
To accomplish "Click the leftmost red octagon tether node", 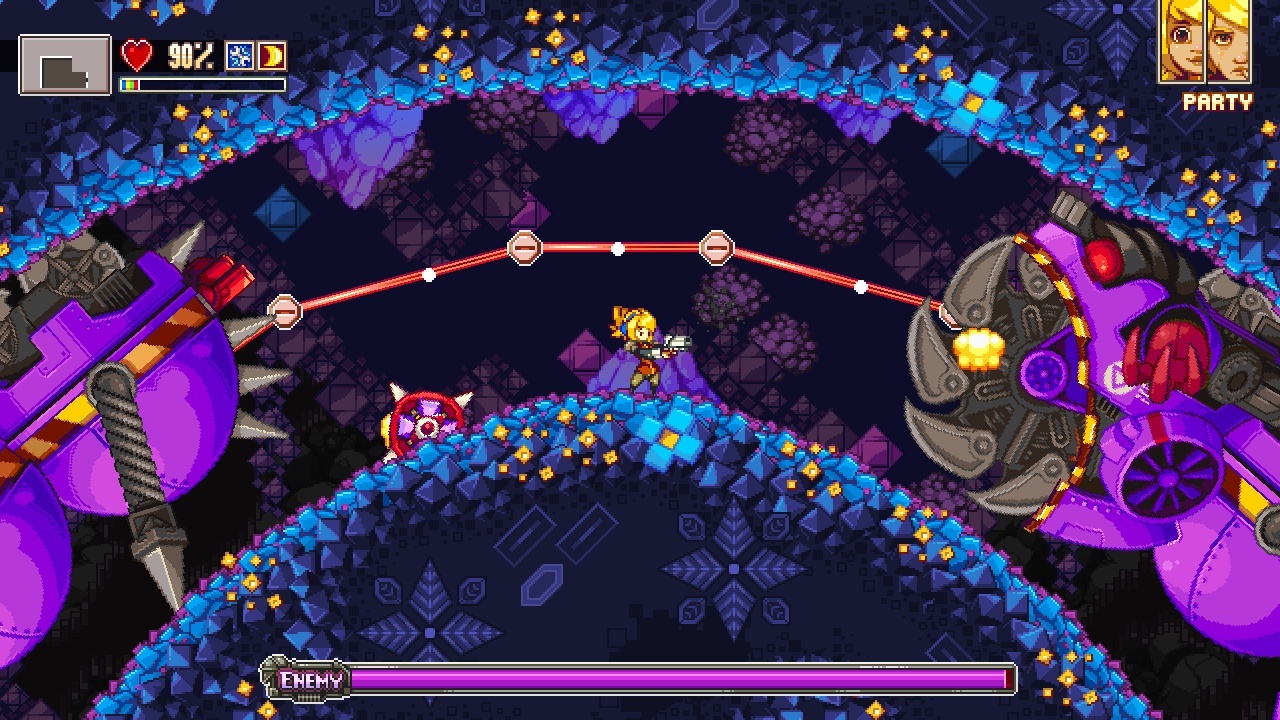I will tap(285, 311).
